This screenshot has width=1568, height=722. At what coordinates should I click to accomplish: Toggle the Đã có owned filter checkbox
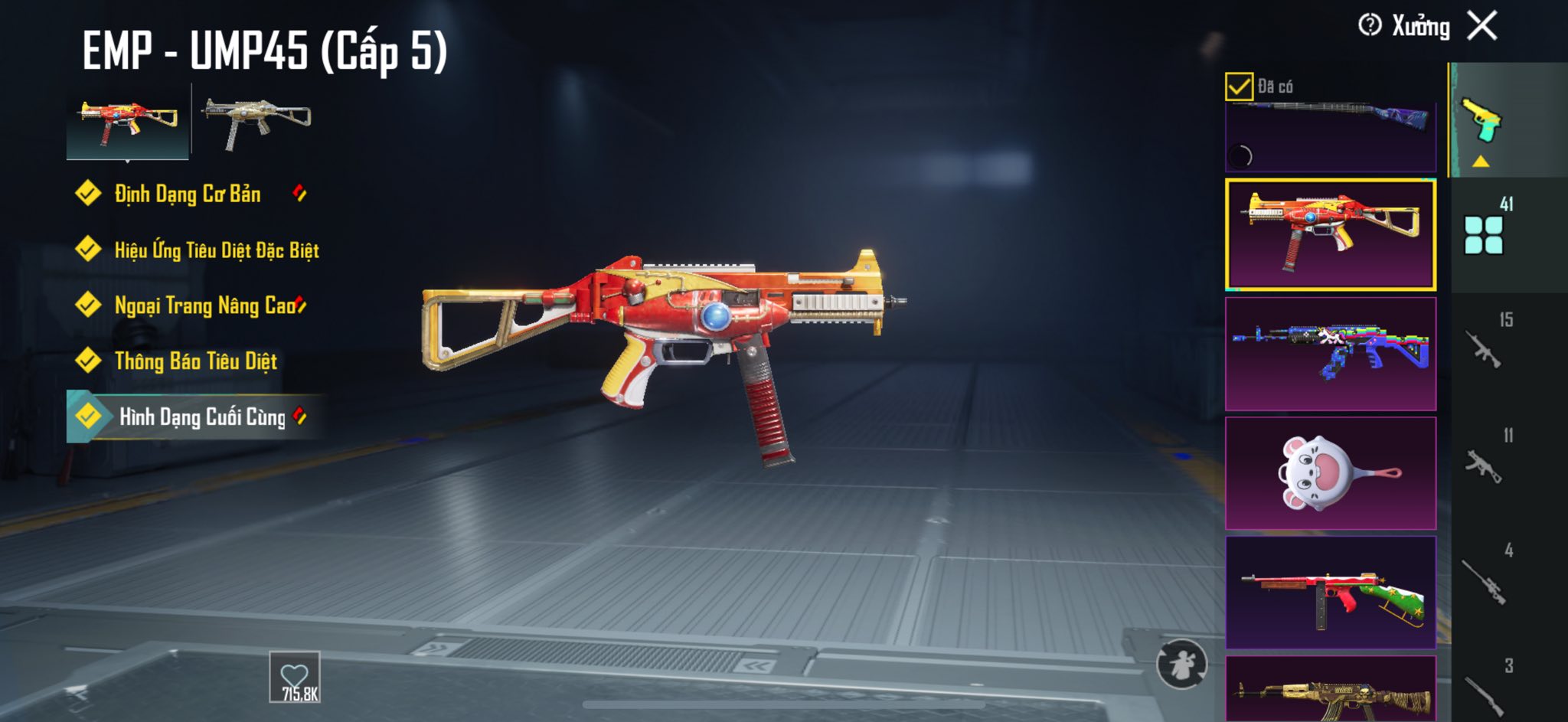point(1239,87)
